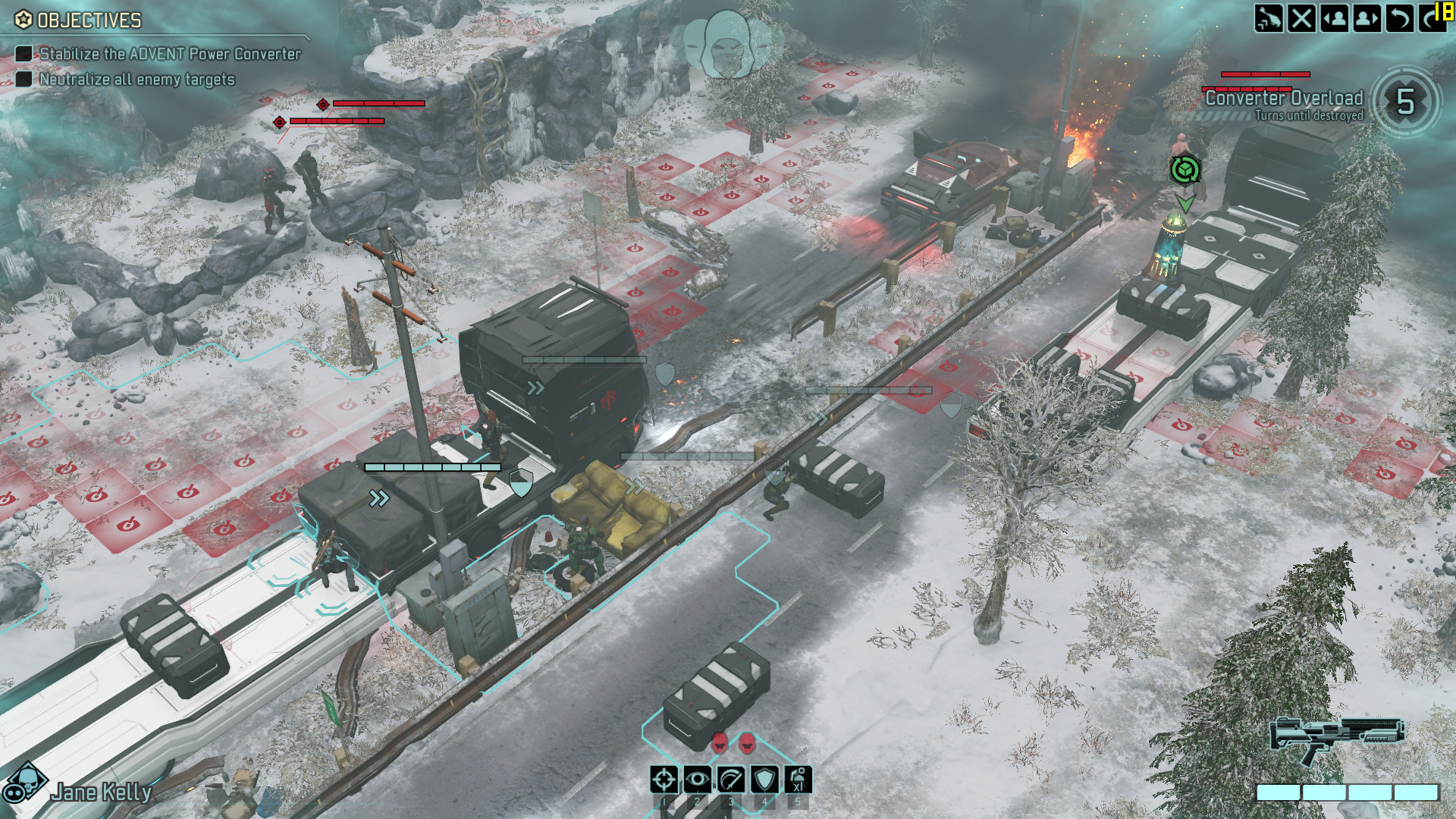The image size is (1456, 819).
Task: Activate the crosshair Fire Weapon ability
Action: click(664, 780)
